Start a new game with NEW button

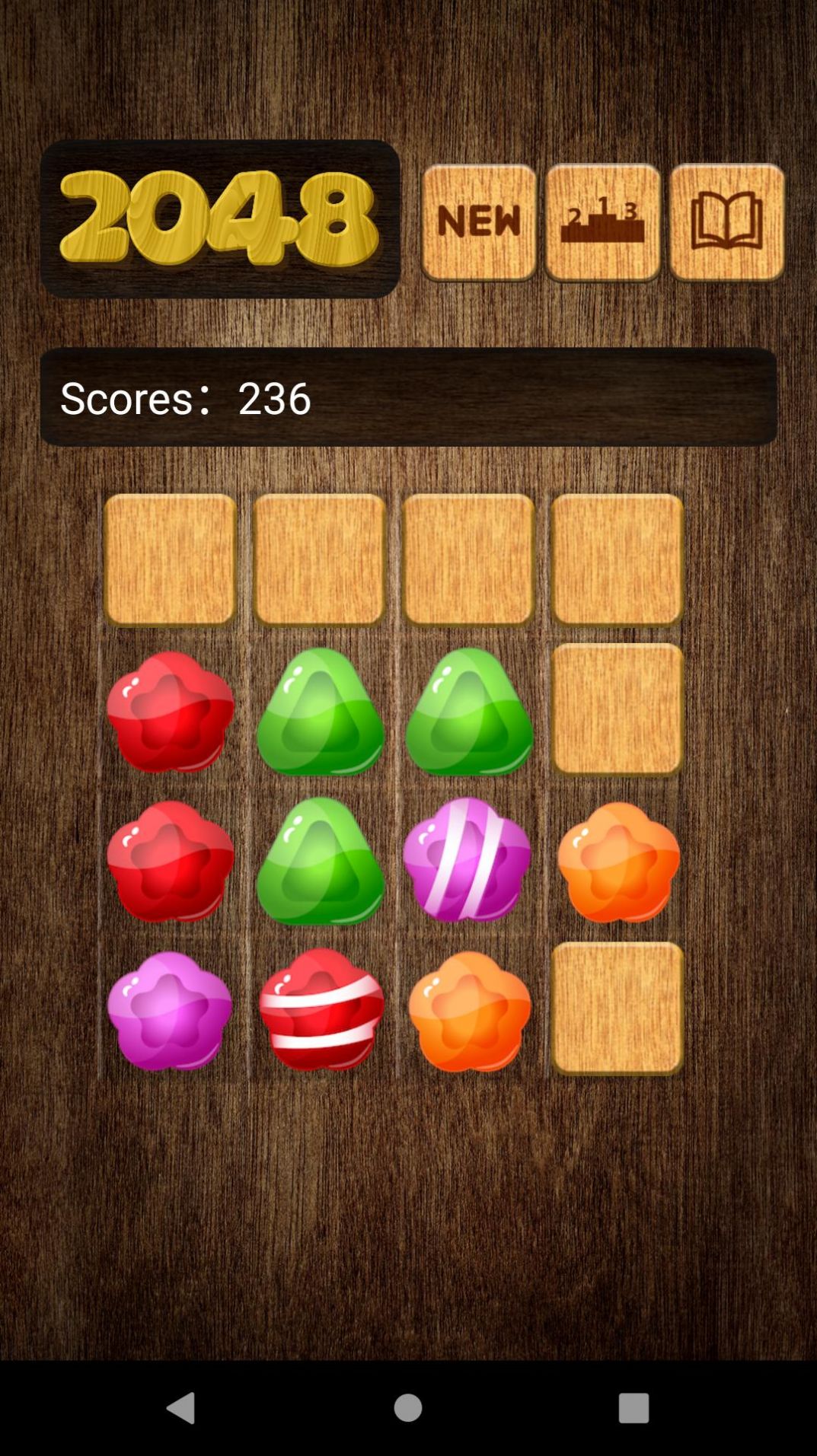(x=479, y=222)
